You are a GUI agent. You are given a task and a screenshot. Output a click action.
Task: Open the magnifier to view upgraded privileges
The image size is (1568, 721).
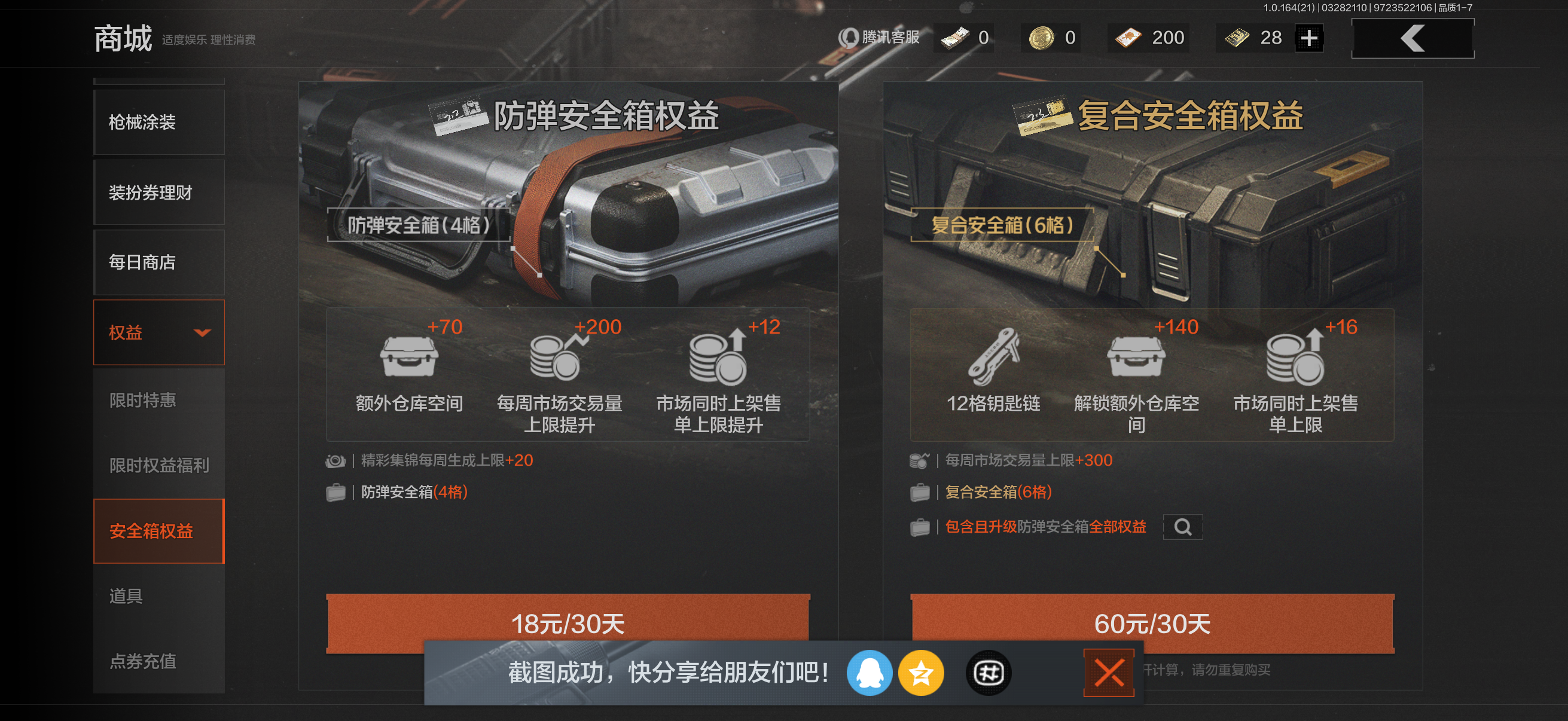1183,527
